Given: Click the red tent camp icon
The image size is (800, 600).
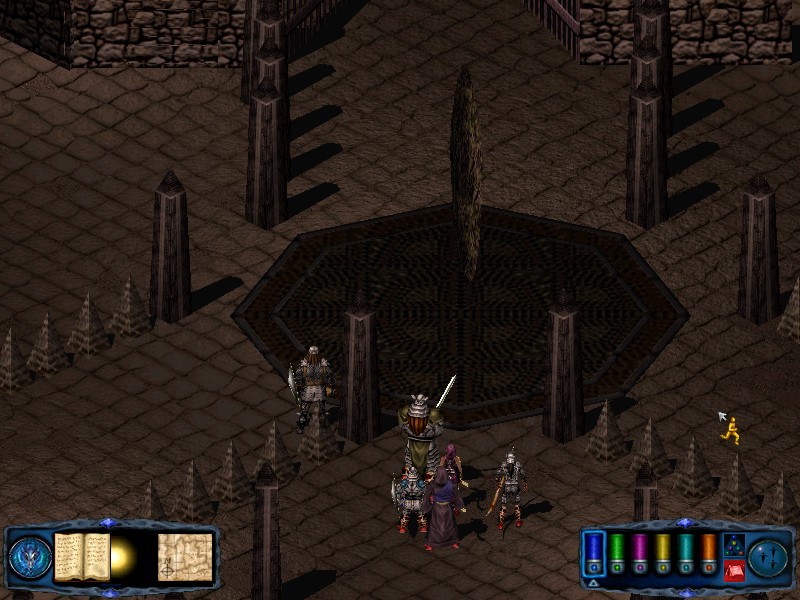Looking at the screenshot, I should click(732, 570).
